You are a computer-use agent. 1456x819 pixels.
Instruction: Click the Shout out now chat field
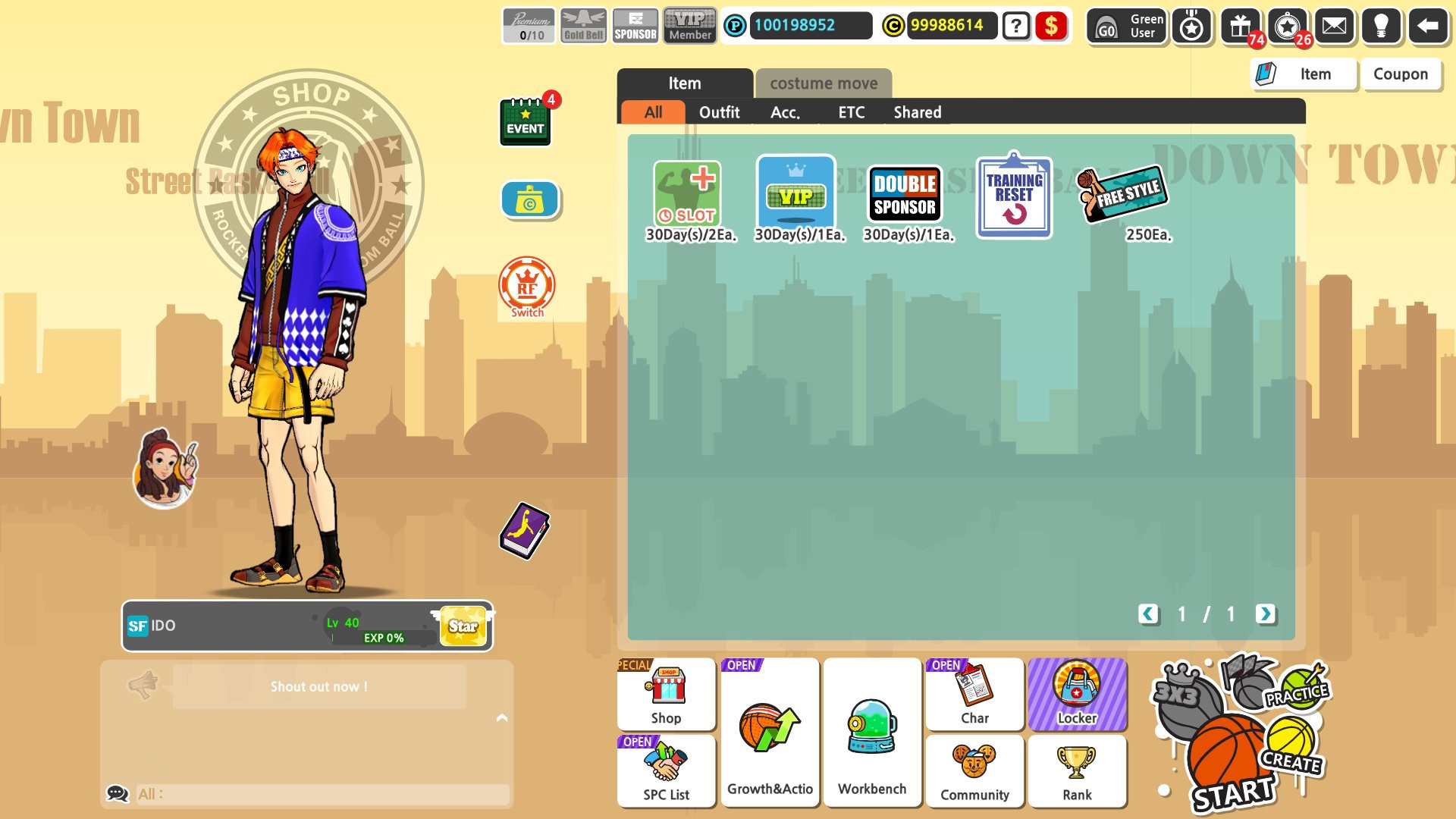click(x=318, y=686)
